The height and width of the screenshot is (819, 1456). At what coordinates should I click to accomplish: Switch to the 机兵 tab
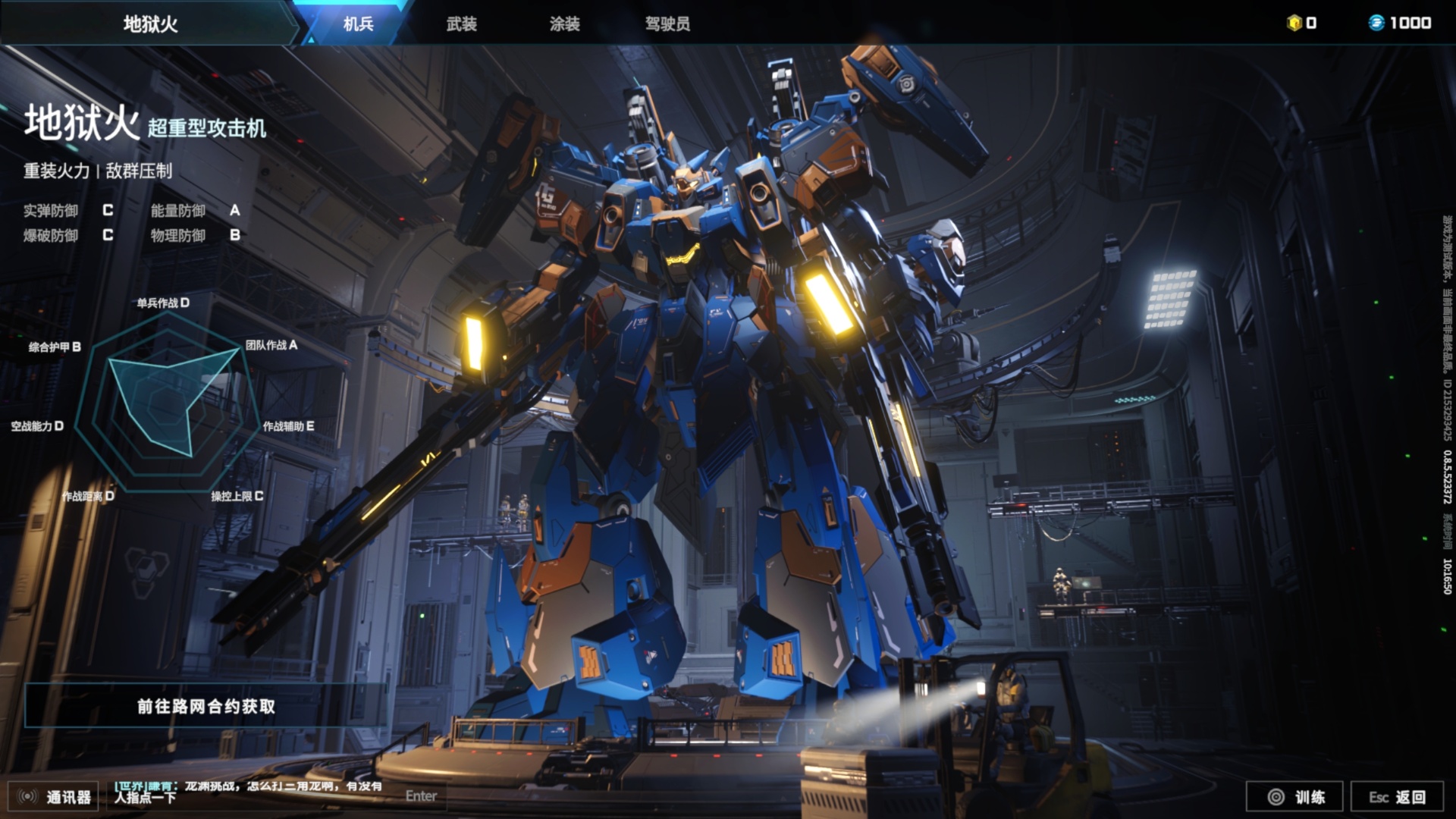pyautogui.click(x=358, y=24)
